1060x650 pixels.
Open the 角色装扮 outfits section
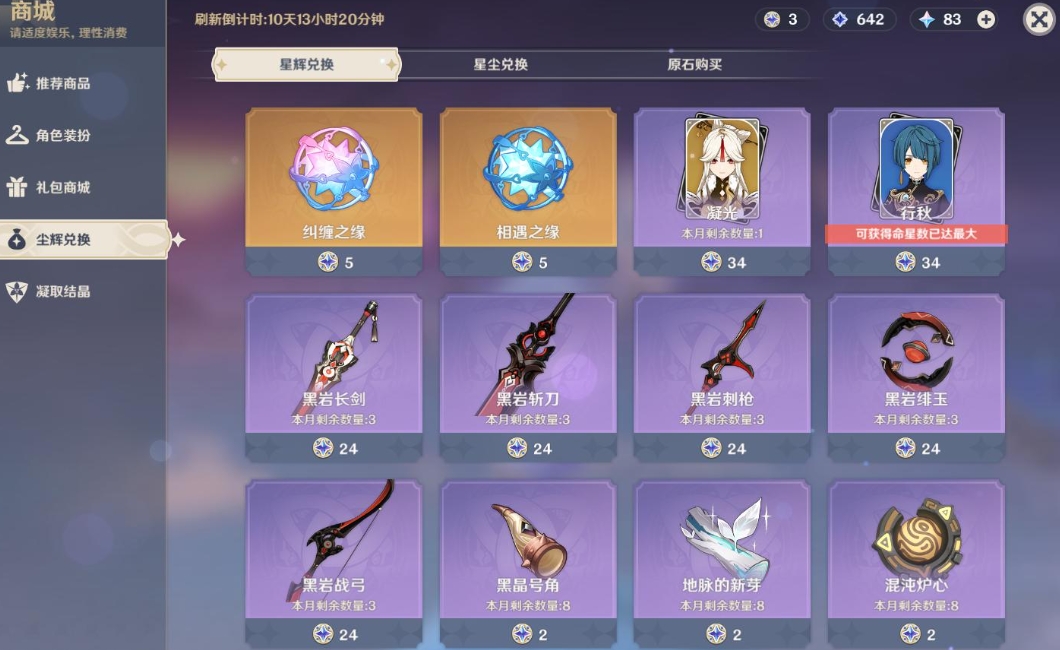(x=62, y=136)
